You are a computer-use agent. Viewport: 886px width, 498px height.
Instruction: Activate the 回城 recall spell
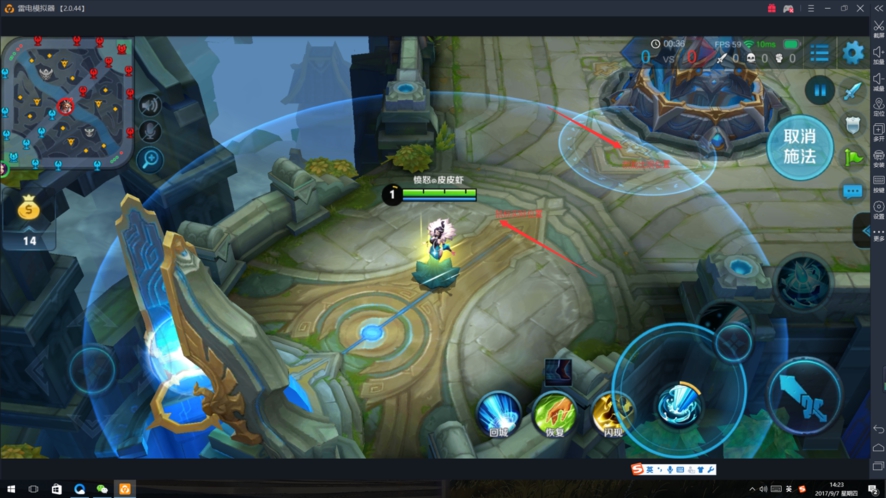(x=499, y=411)
